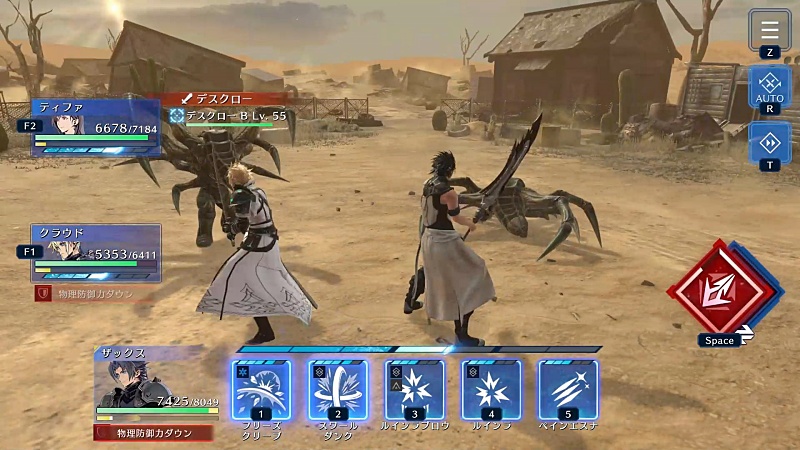
Task: Cast the ルインブロウ skill in slot 3
Action: (415, 389)
